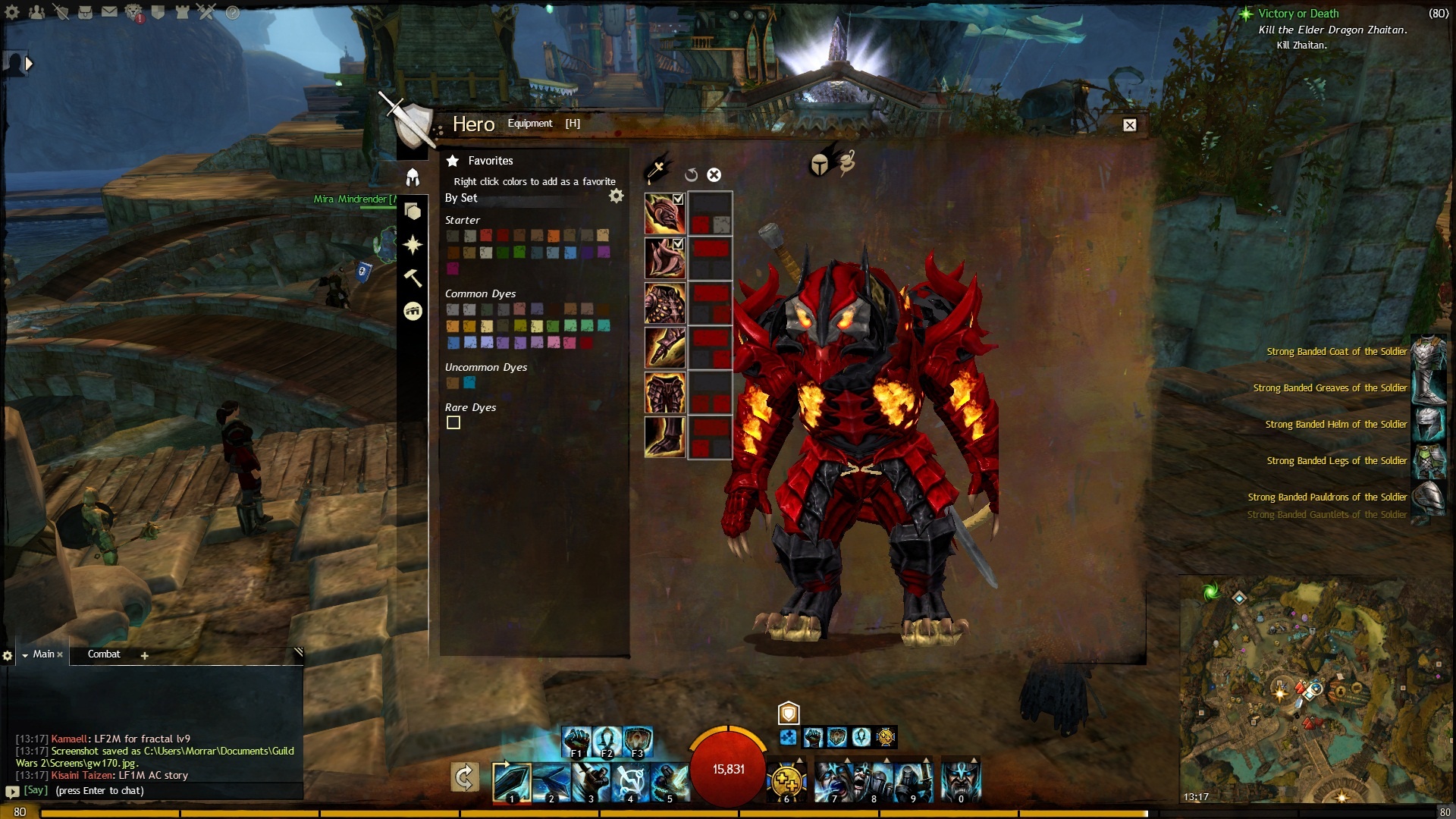This screenshot has width=1456, height=819.
Task: Close the Hero panel
Action: (1129, 125)
